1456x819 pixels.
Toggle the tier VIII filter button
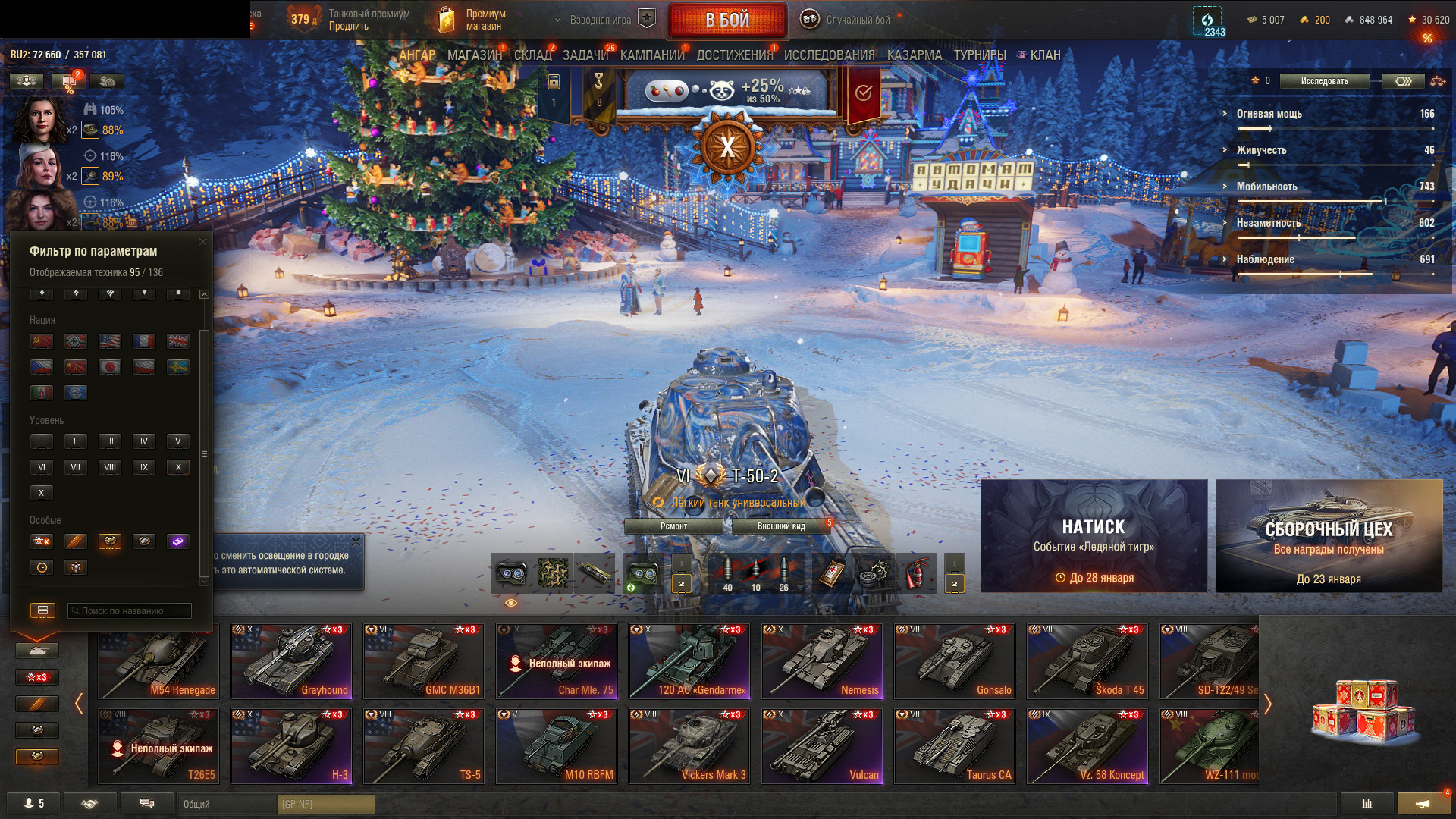click(110, 467)
